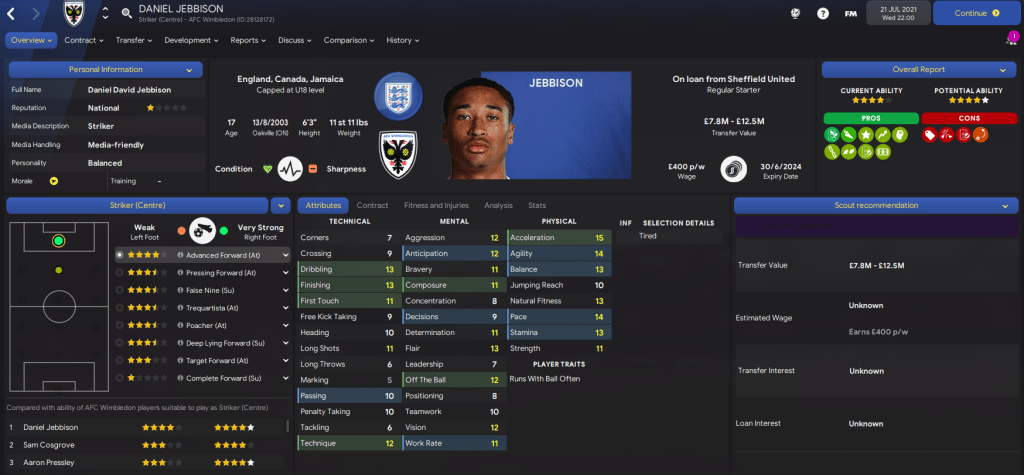Open the Development menu
This screenshot has width=1024, height=475.
point(191,40)
